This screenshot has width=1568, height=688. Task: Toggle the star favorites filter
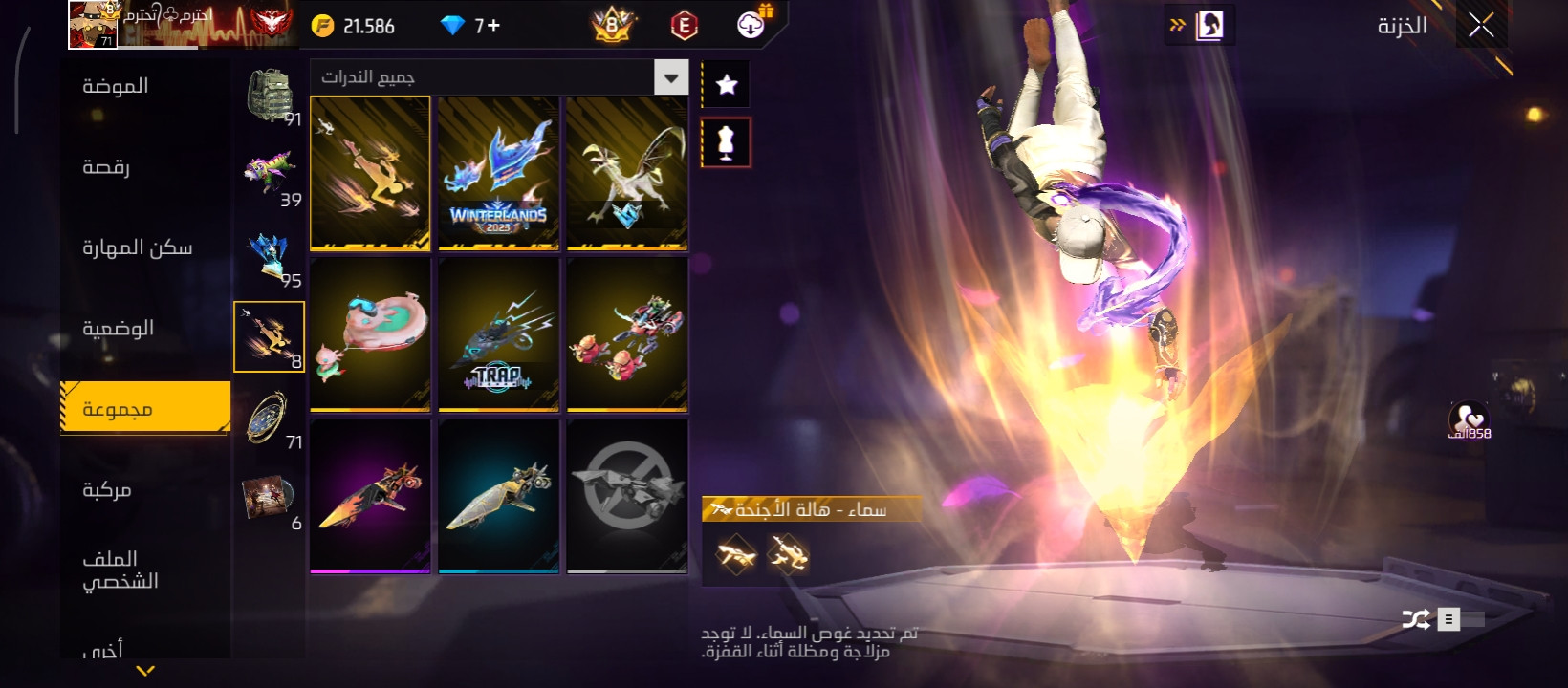pos(727,85)
